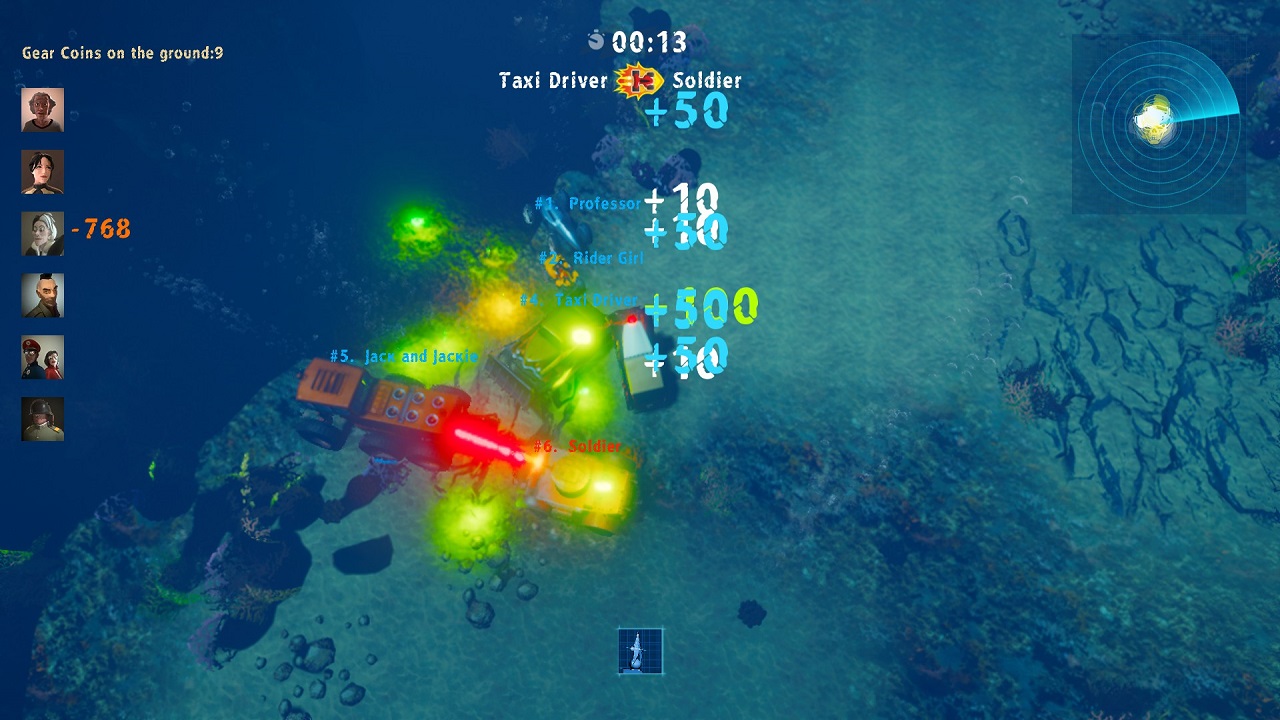This screenshot has width=1280, height=720.
Task: Select the Rider Girl portrait icon
Action: click(41, 172)
